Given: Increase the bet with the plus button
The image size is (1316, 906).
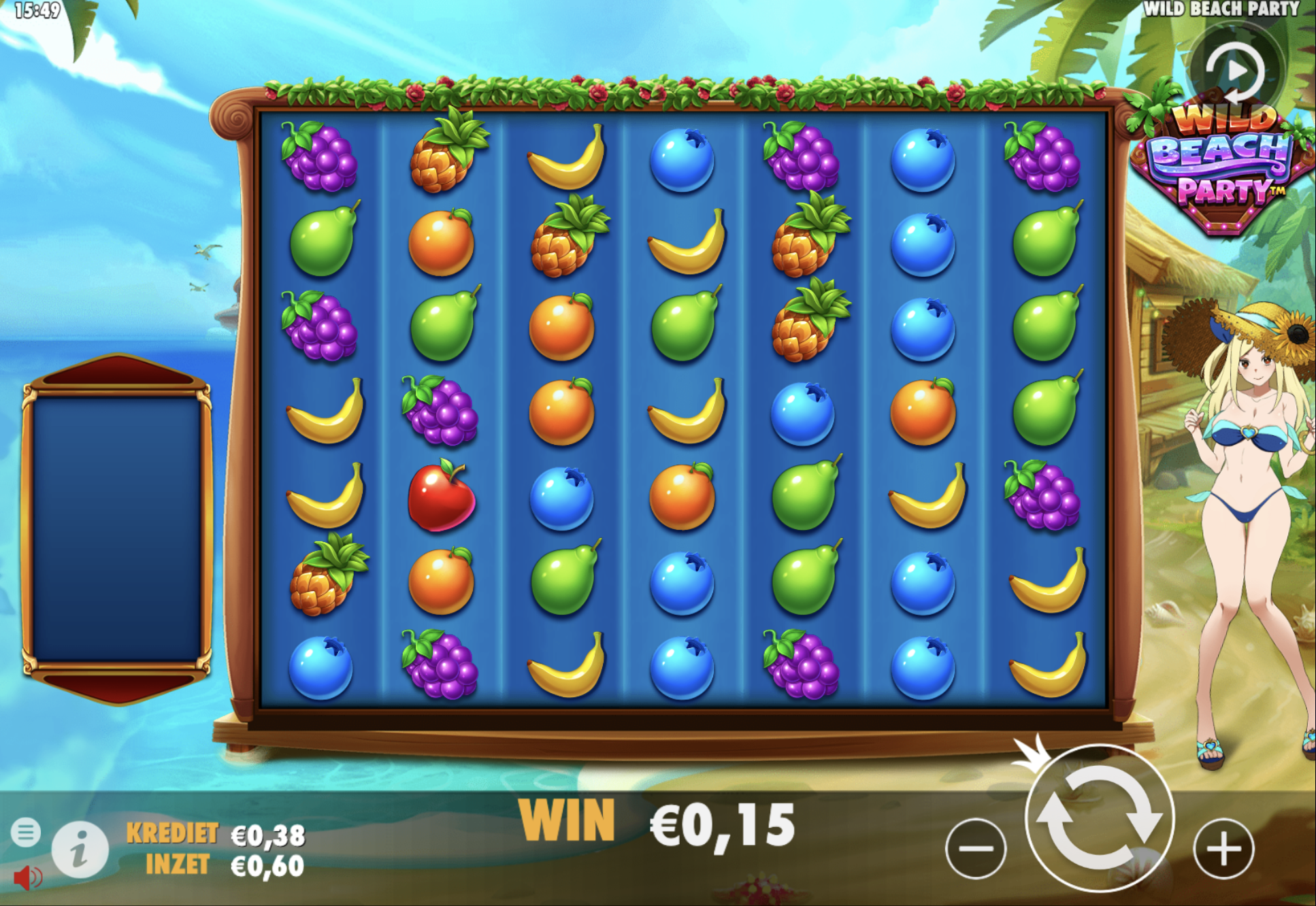Looking at the screenshot, I should [x=1223, y=848].
